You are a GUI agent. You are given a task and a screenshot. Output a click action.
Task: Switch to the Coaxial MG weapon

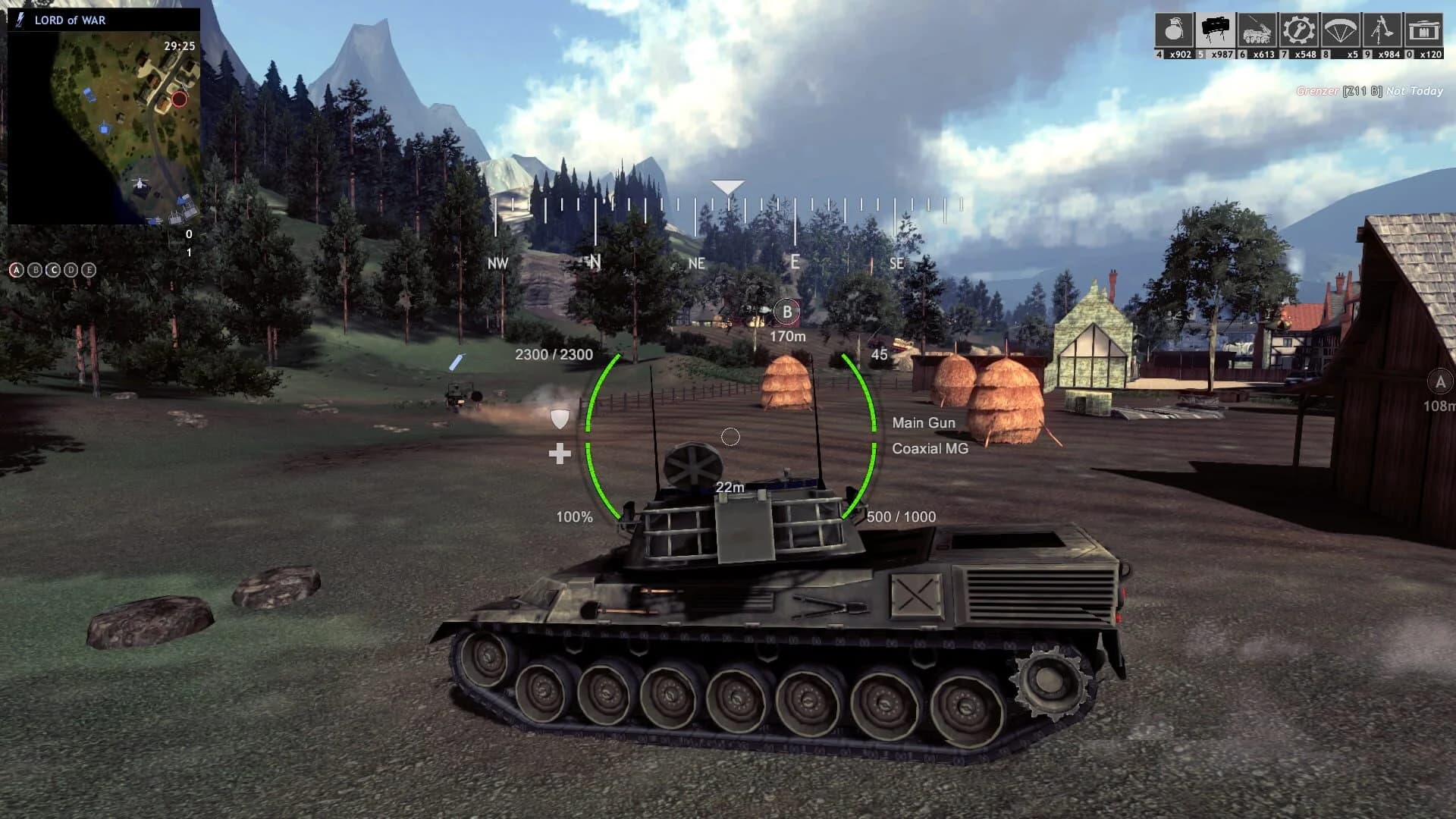pyautogui.click(x=930, y=448)
